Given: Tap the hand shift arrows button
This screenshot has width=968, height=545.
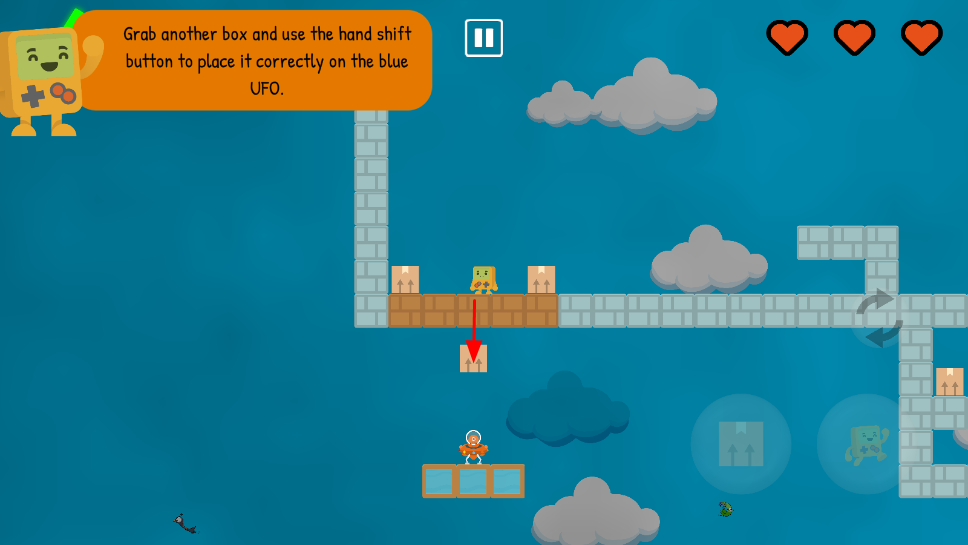Looking at the screenshot, I should (x=879, y=318).
